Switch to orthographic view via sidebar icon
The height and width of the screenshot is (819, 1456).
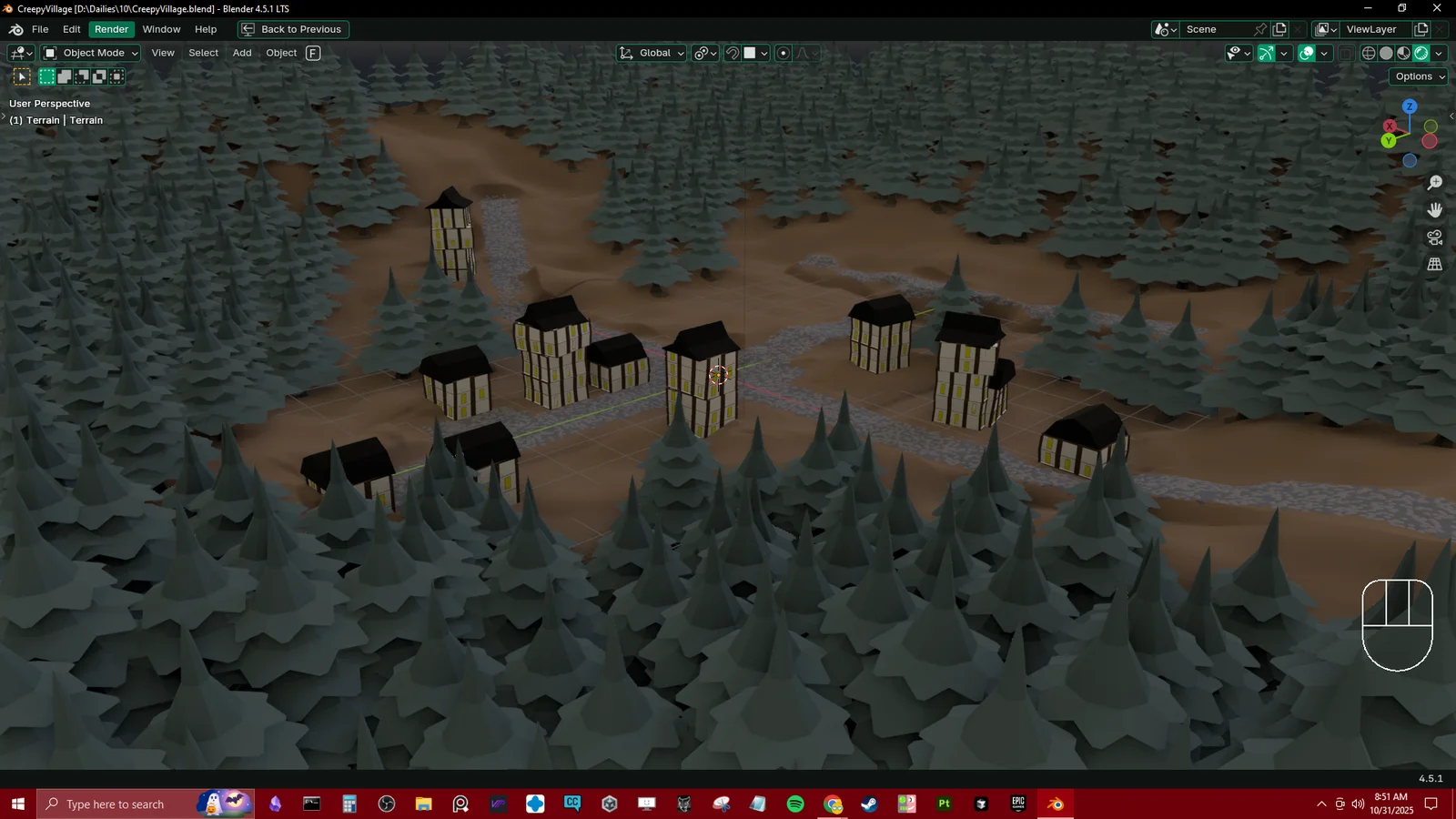(x=1434, y=265)
